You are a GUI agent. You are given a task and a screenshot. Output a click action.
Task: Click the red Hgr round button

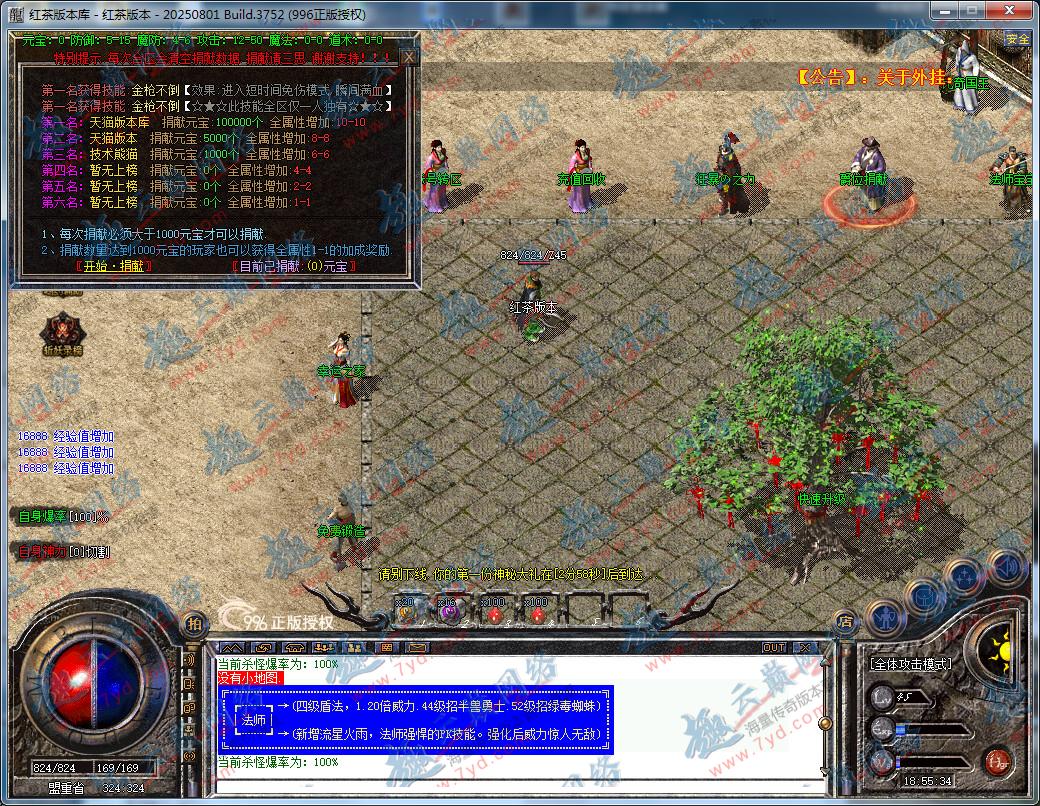click(x=995, y=761)
